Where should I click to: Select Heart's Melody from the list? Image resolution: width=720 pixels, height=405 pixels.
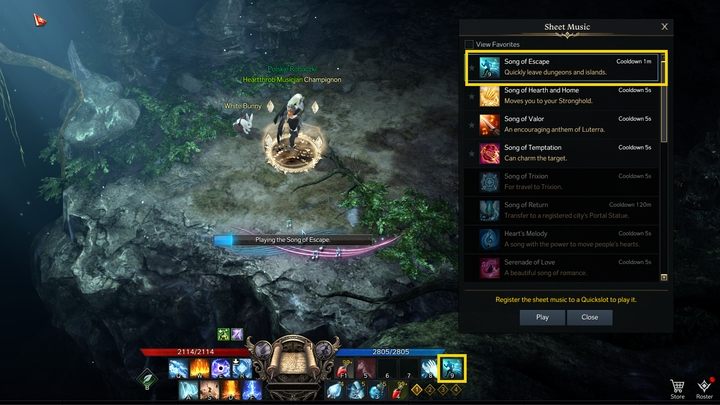click(566, 240)
